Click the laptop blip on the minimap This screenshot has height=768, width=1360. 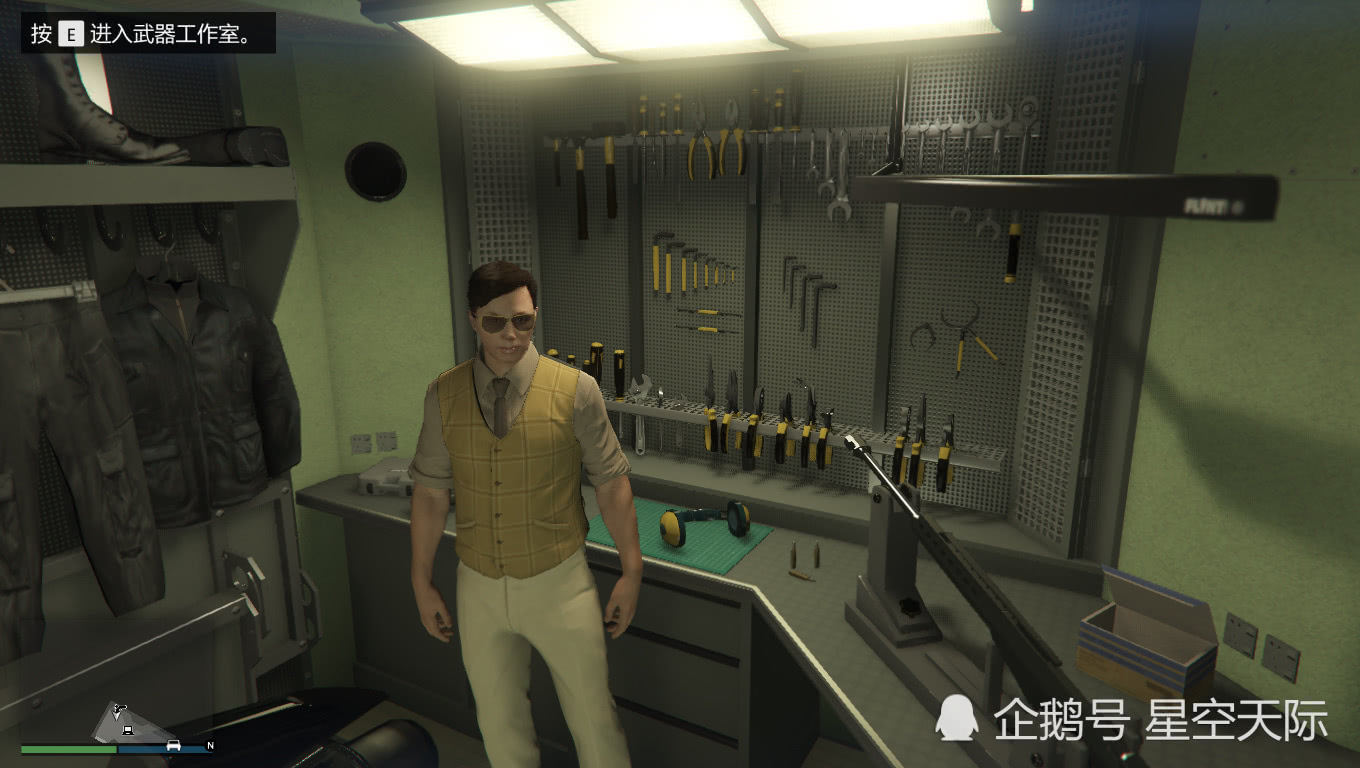pyautogui.click(x=127, y=730)
